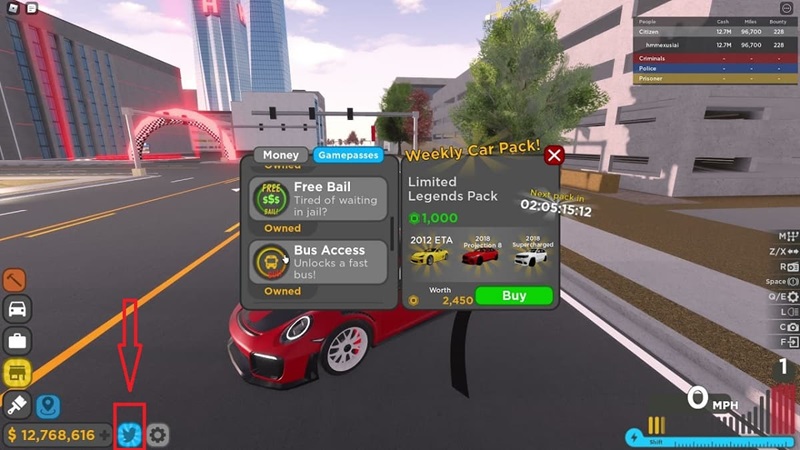The height and width of the screenshot is (450, 800).
Task: Open the paintbrush customization icon
Action: 16,405
